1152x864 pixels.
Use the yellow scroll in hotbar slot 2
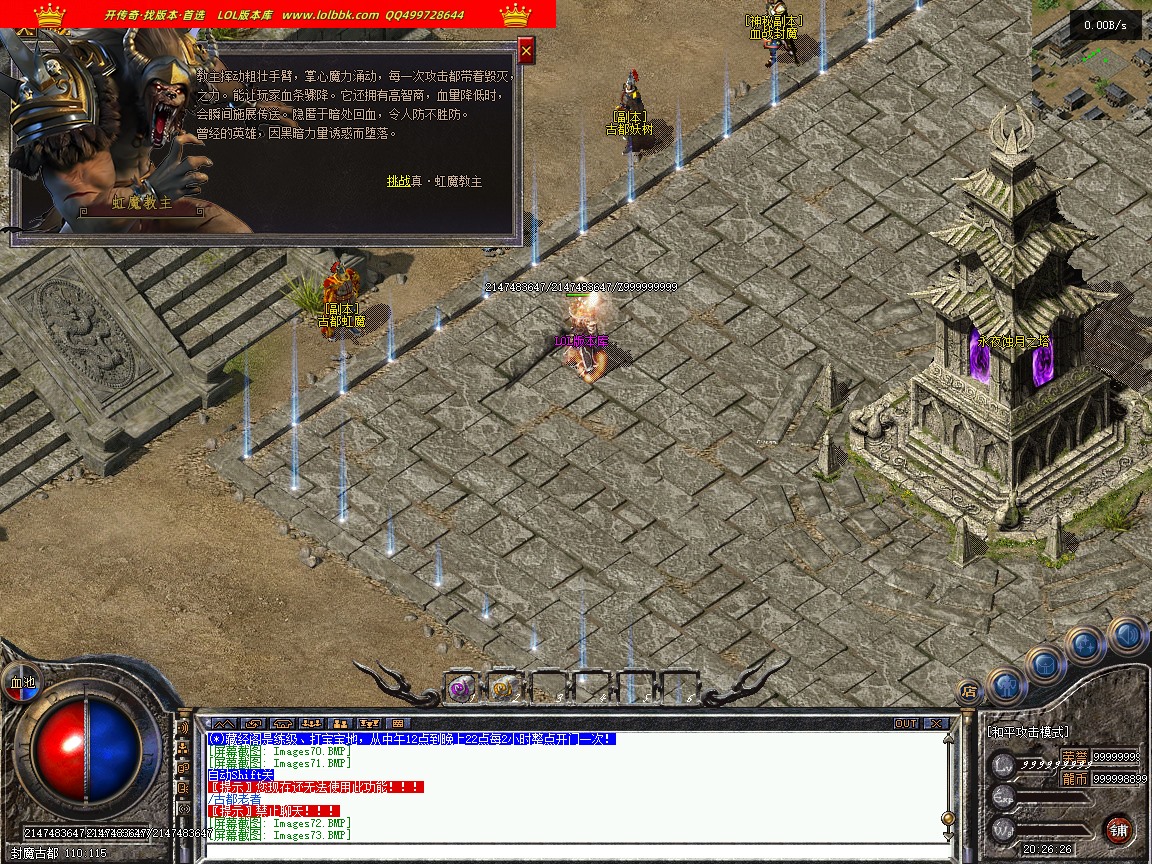[502, 687]
